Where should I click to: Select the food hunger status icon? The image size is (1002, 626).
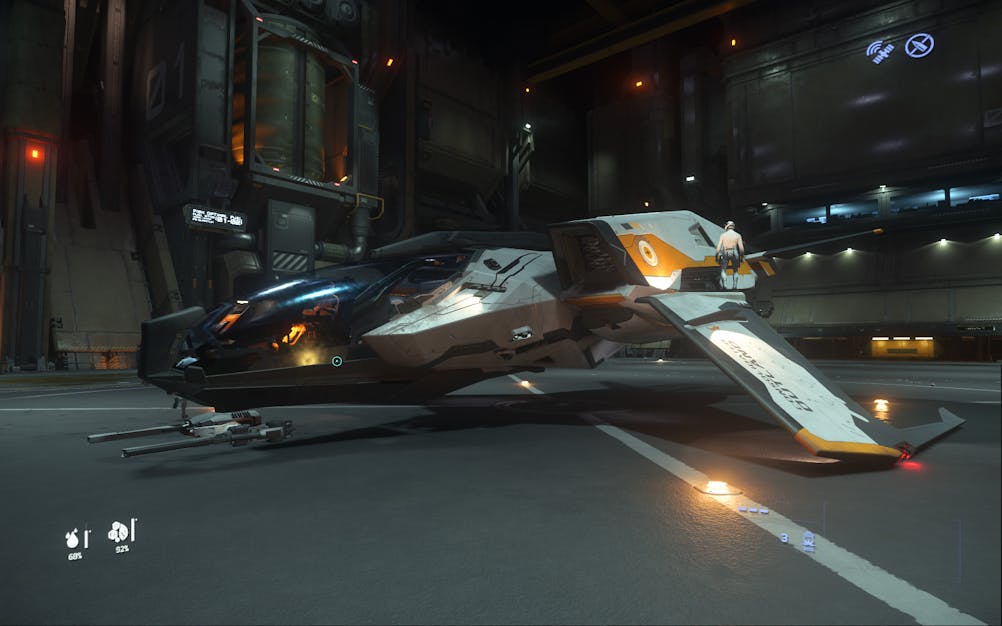[x=119, y=532]
